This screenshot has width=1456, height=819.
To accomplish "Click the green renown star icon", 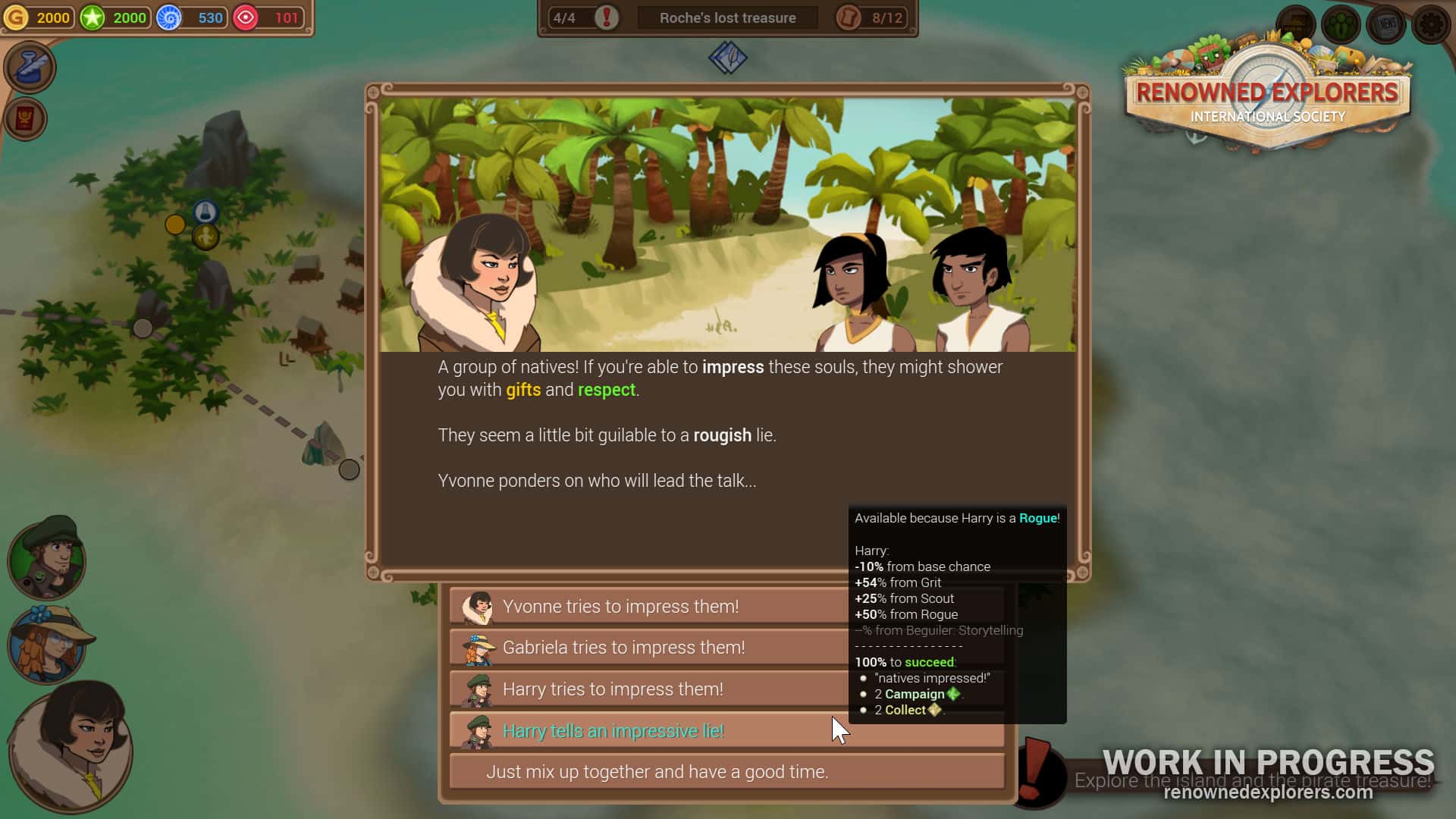I will coord(93,17).
